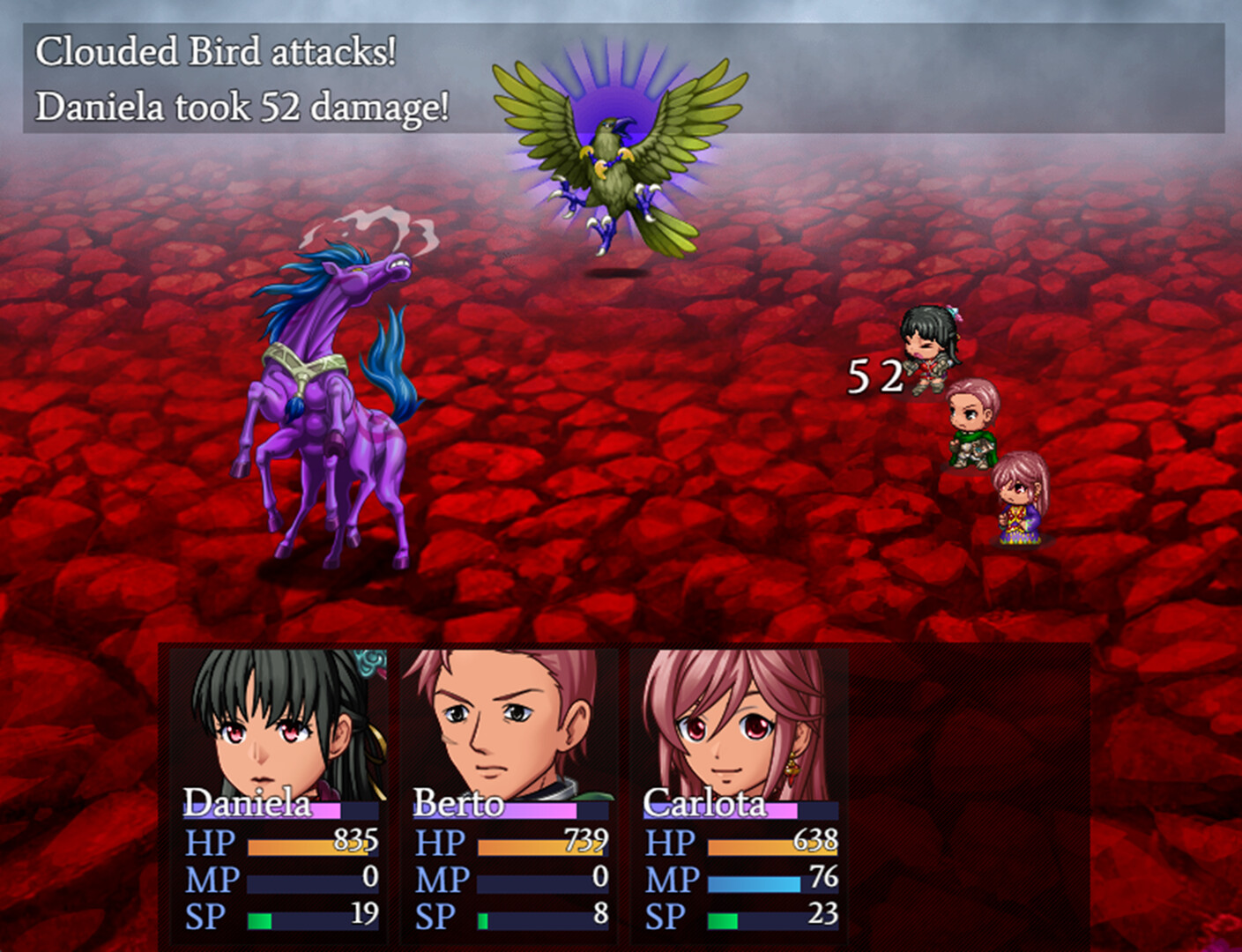
Task: Pick Carlota's party status card
Action: (x=739, y=793)
